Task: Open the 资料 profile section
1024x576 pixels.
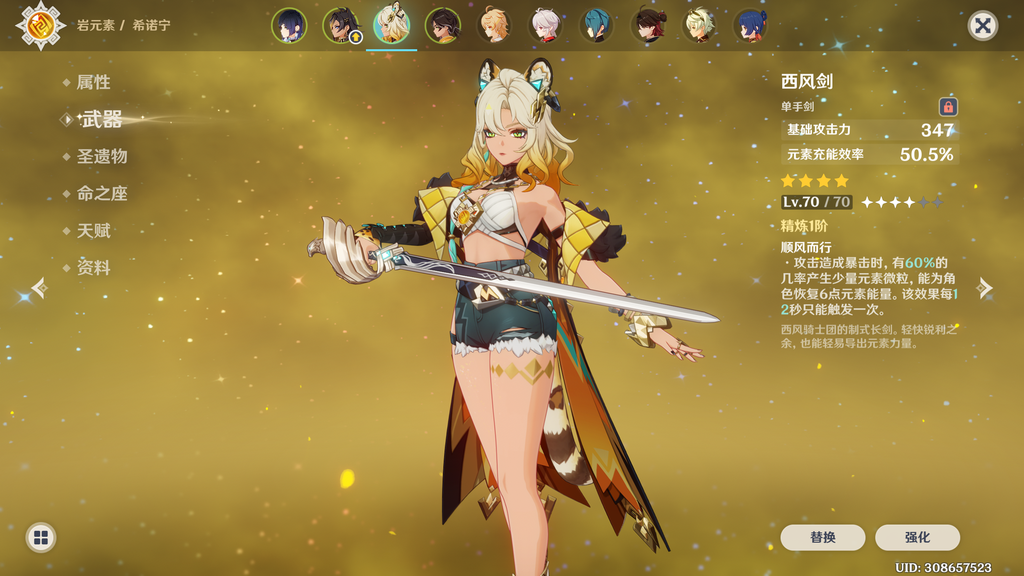Action: [93, 268]
